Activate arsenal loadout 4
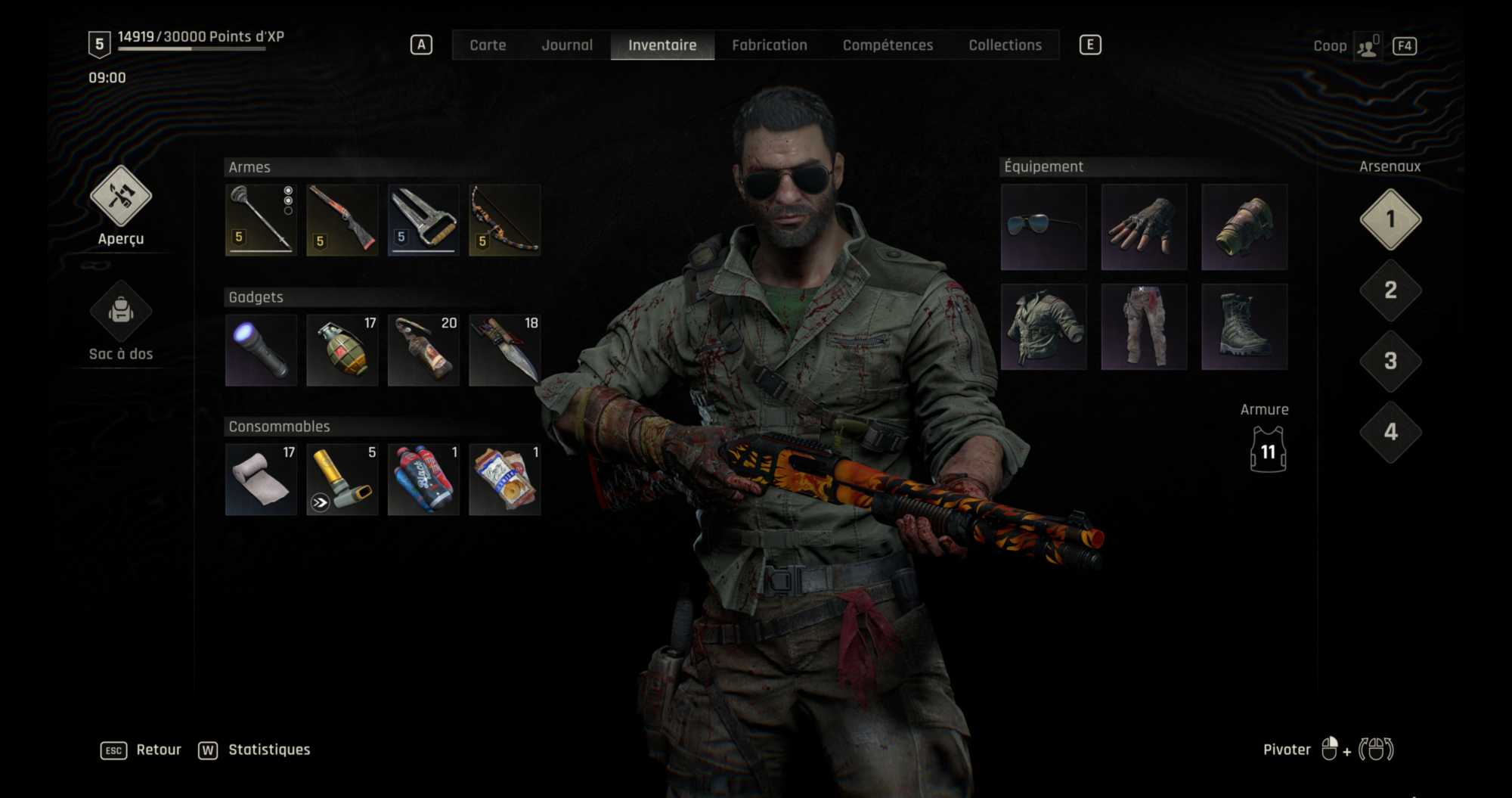Screen dimensions: 1512x798 (x=1390, y=432)
